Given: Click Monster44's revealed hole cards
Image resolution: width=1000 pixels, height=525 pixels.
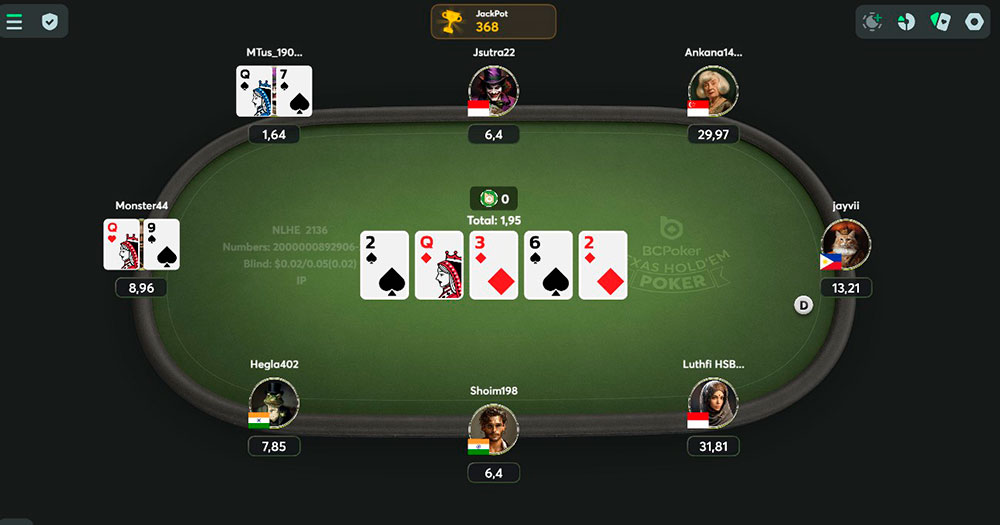Looking at the screenshot, I should pyautogui.click(x=141, y=245).
